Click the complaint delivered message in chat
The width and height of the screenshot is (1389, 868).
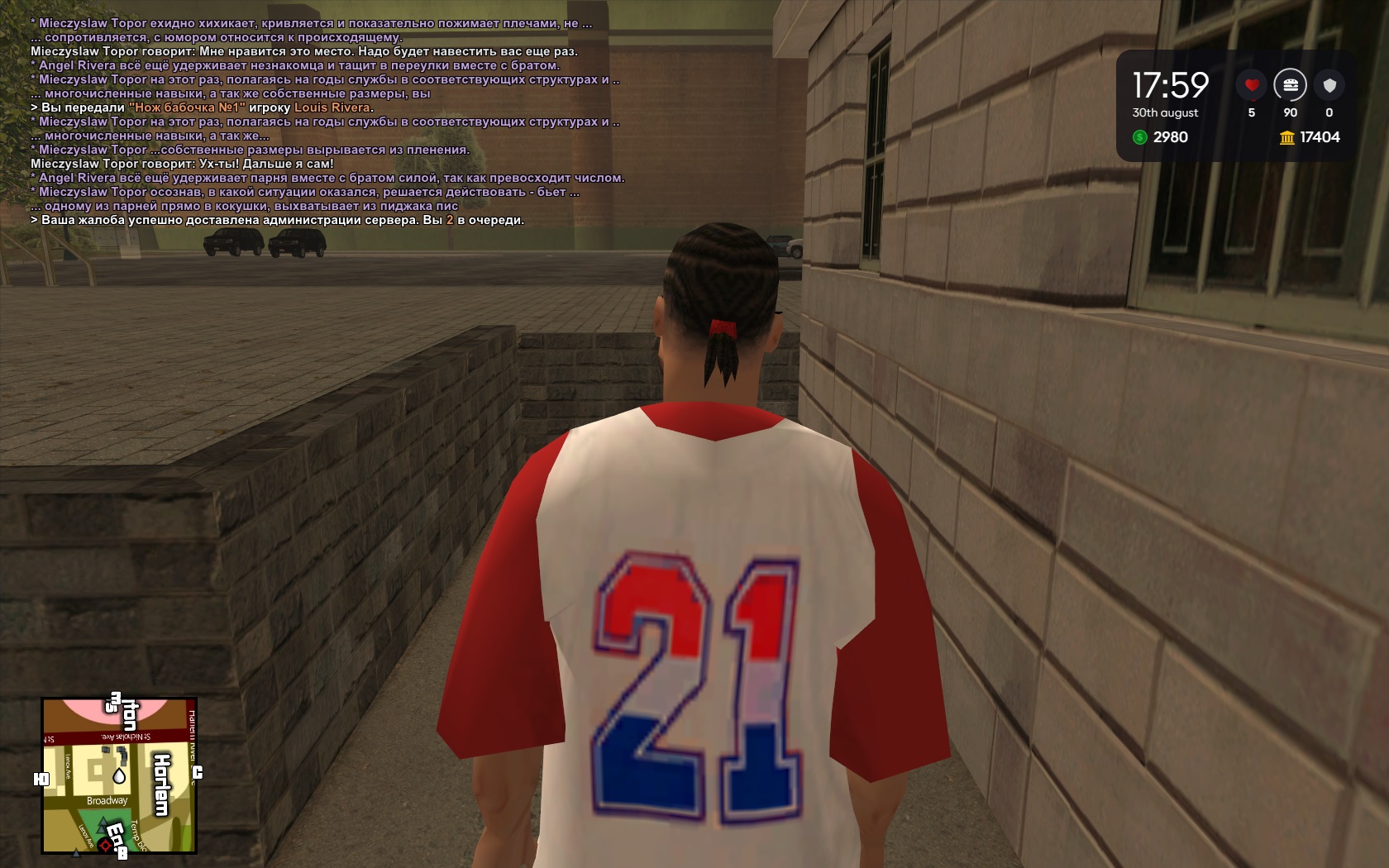point(277,220)
